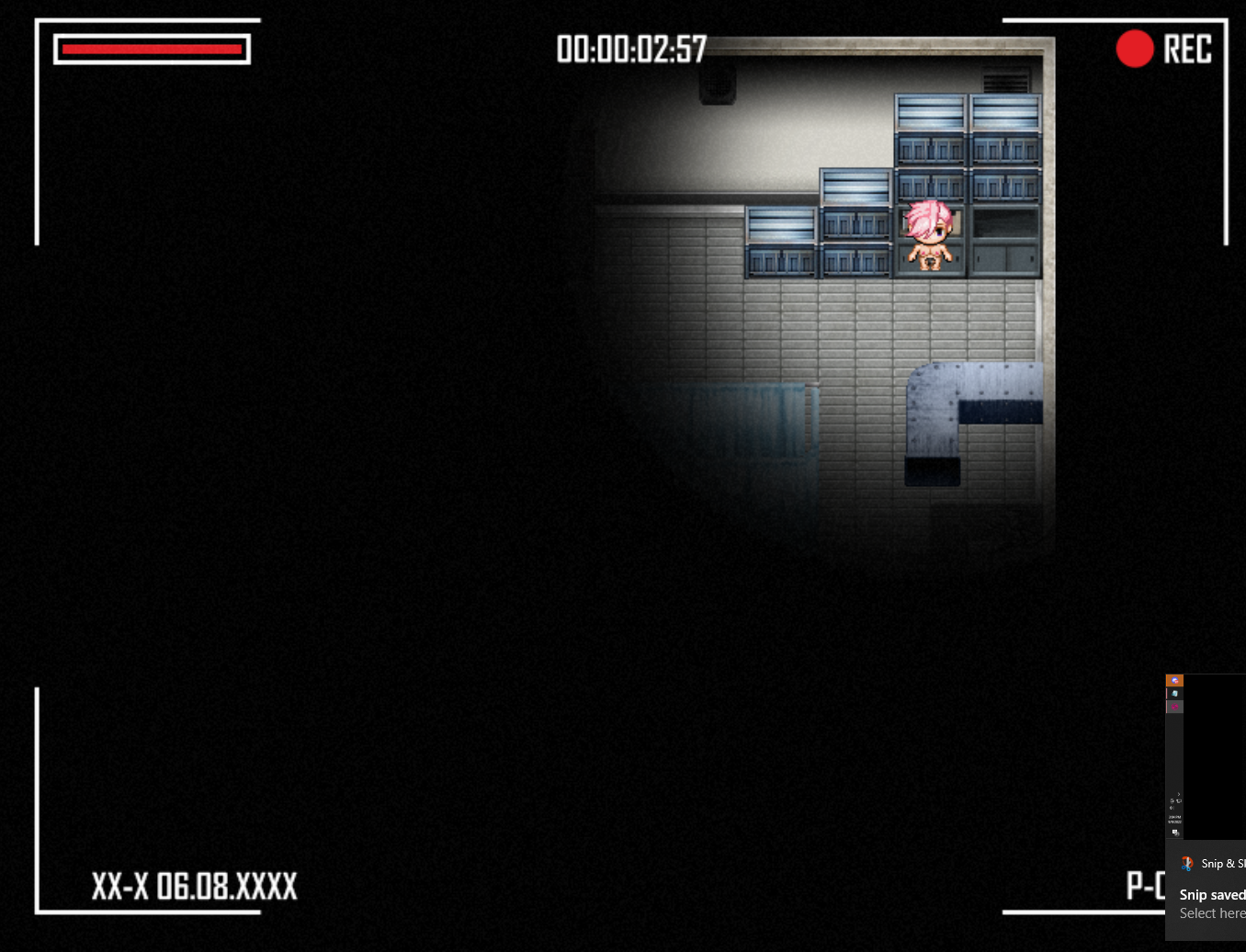The image size is (1246, 952).
Task: Click the network icon in the system tray
Action: coord(1179,801)
